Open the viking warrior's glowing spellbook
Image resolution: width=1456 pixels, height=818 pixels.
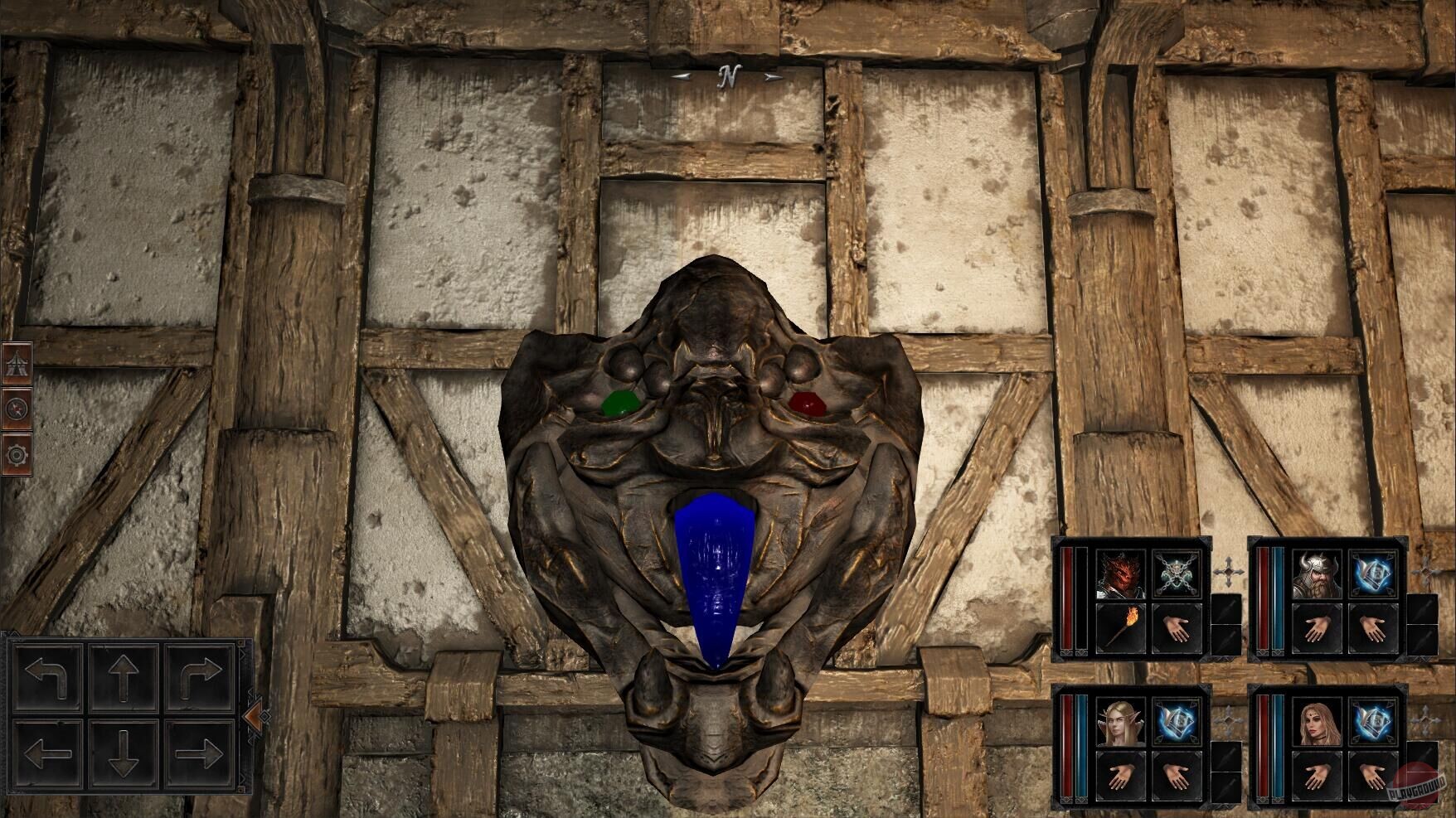point(1374,575)
